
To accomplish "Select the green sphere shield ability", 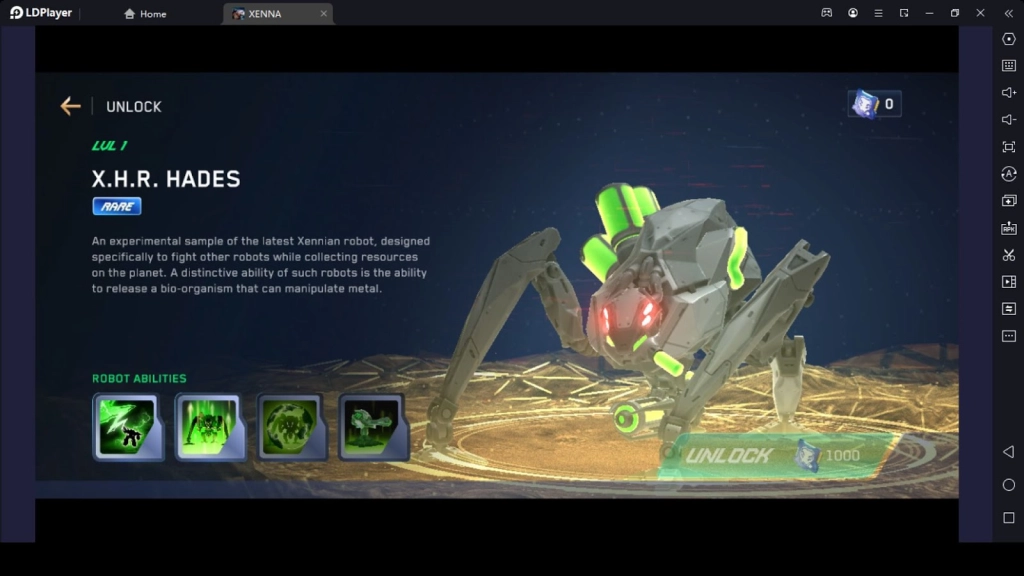I will click(x=291, y=427).
